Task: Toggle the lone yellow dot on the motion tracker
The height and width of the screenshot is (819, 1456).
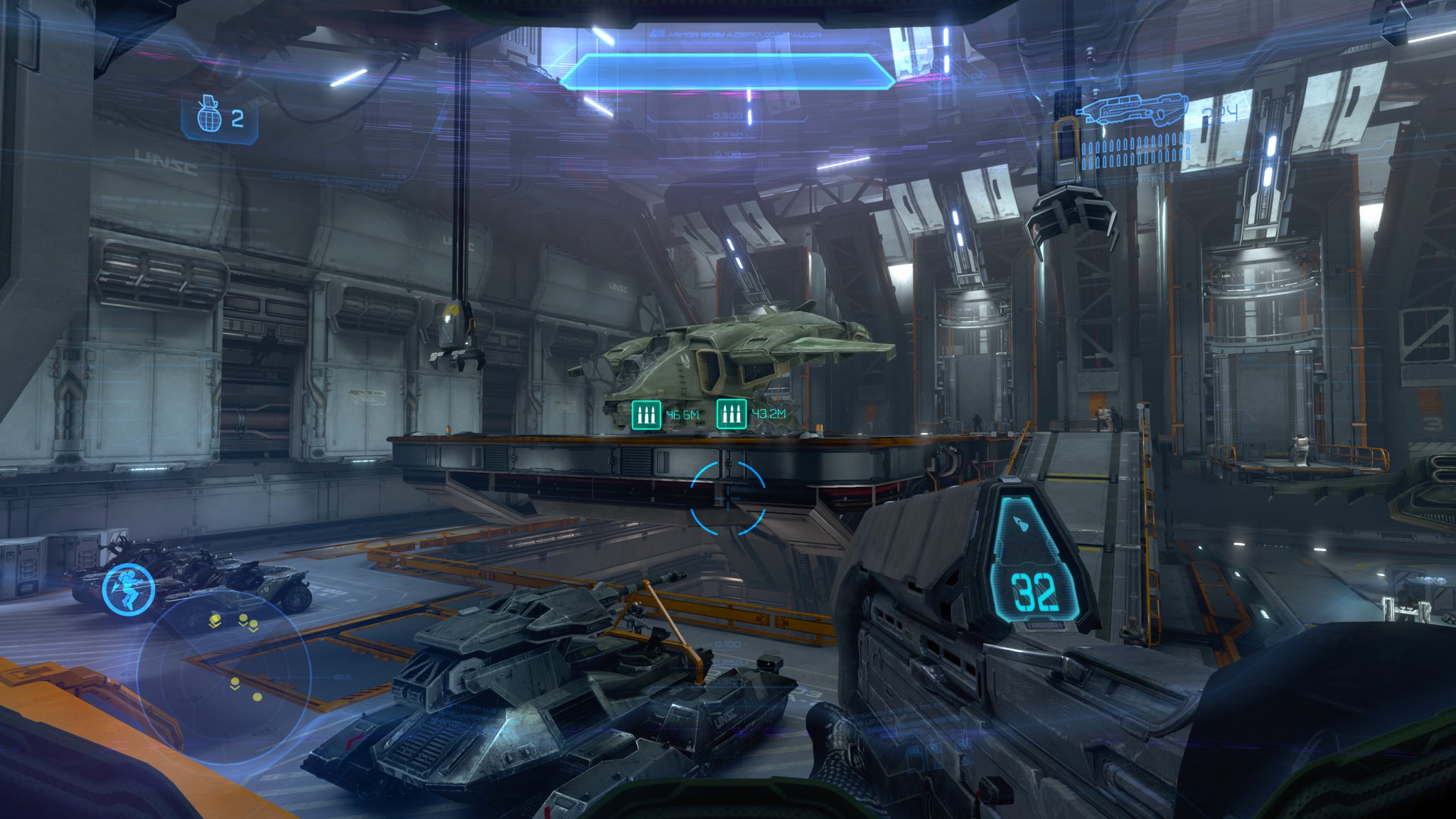Action: coord(257,697)
